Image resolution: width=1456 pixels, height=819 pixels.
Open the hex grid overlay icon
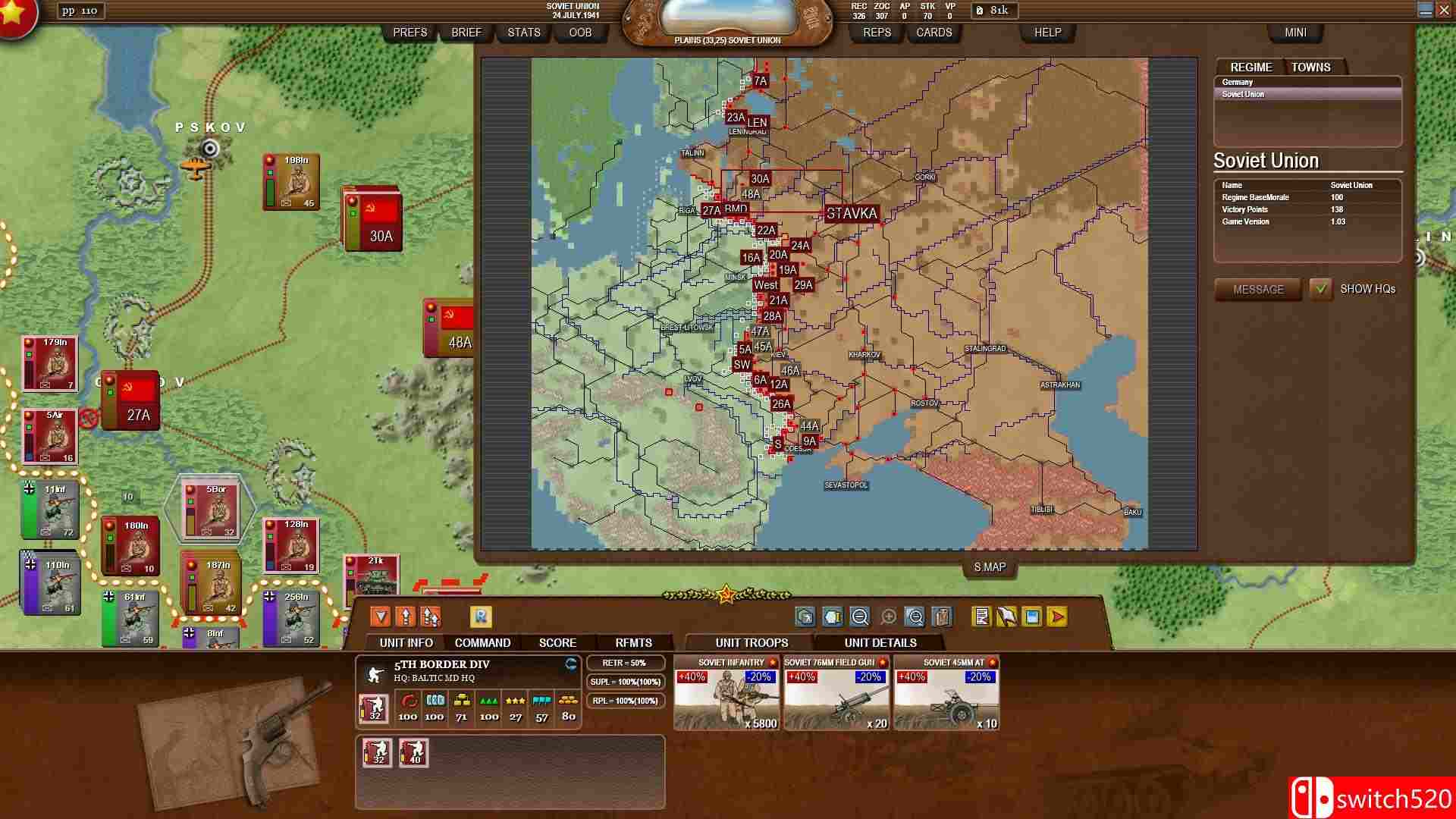pyautogui.click(x=805, y=617)
